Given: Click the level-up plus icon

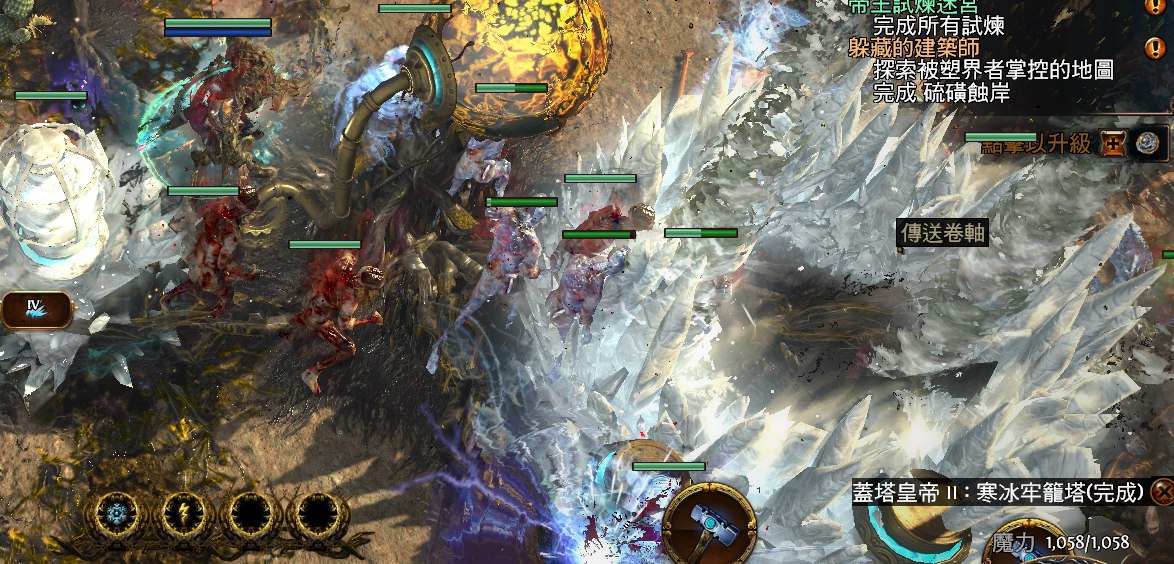Looking at the screenshot, I should point(1114,144).
